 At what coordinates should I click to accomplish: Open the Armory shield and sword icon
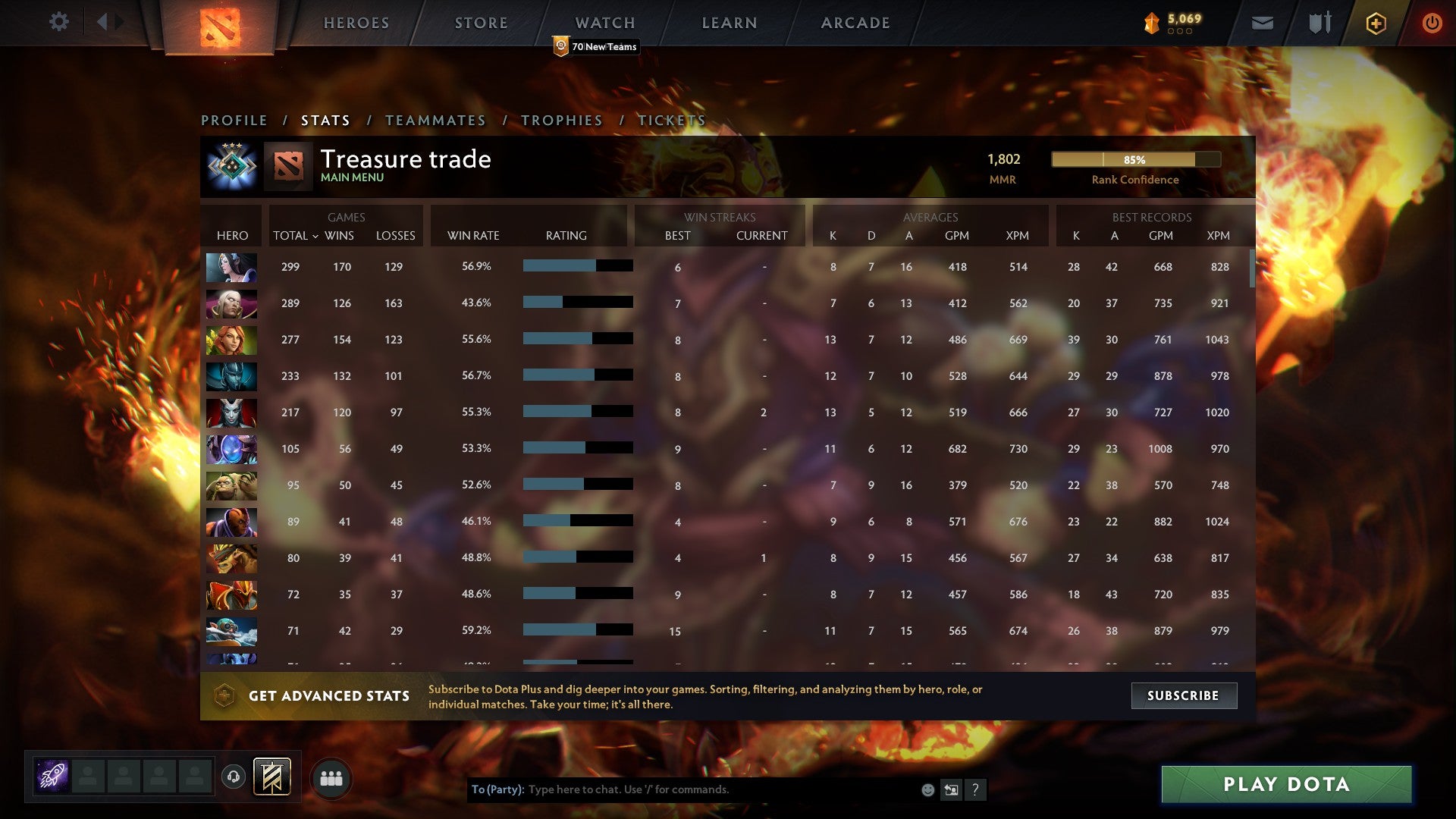click(x=1319, y=22)
